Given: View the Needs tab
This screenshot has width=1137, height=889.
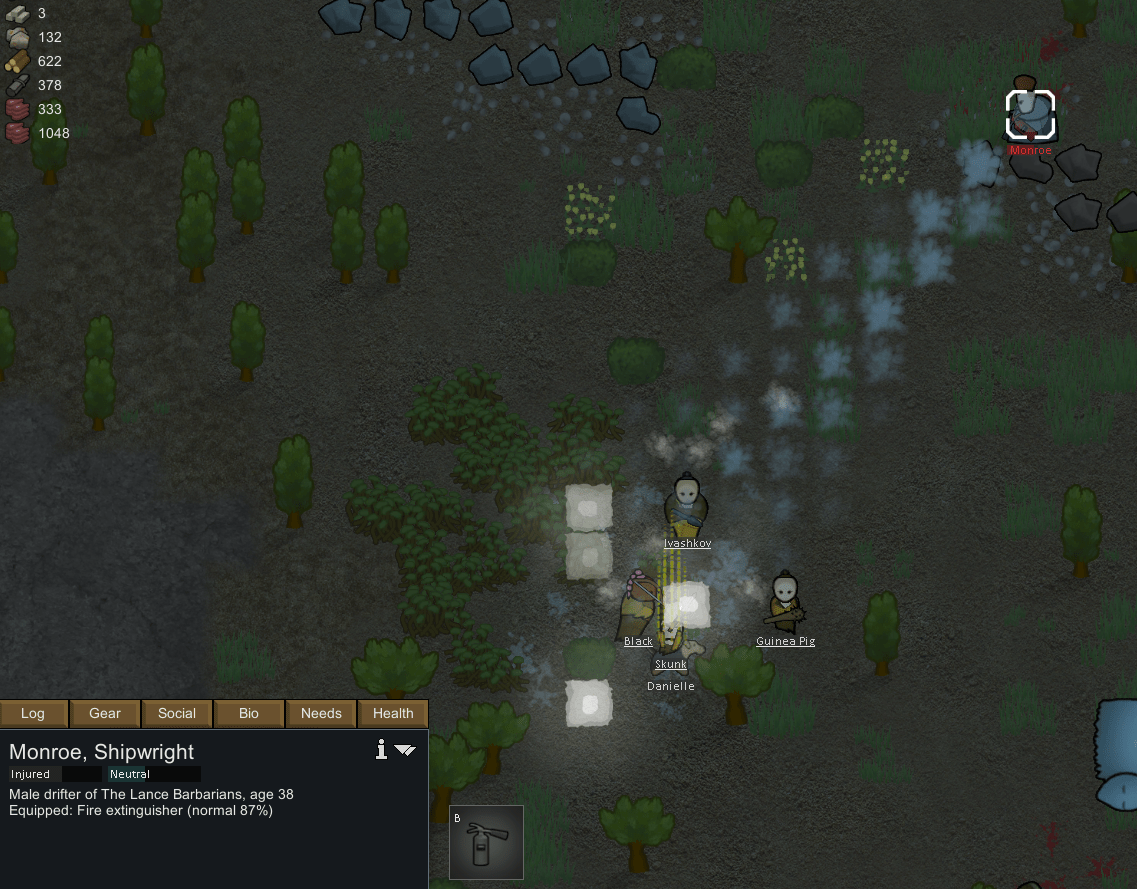Looking at the screenshot, I should pos(321,713).
